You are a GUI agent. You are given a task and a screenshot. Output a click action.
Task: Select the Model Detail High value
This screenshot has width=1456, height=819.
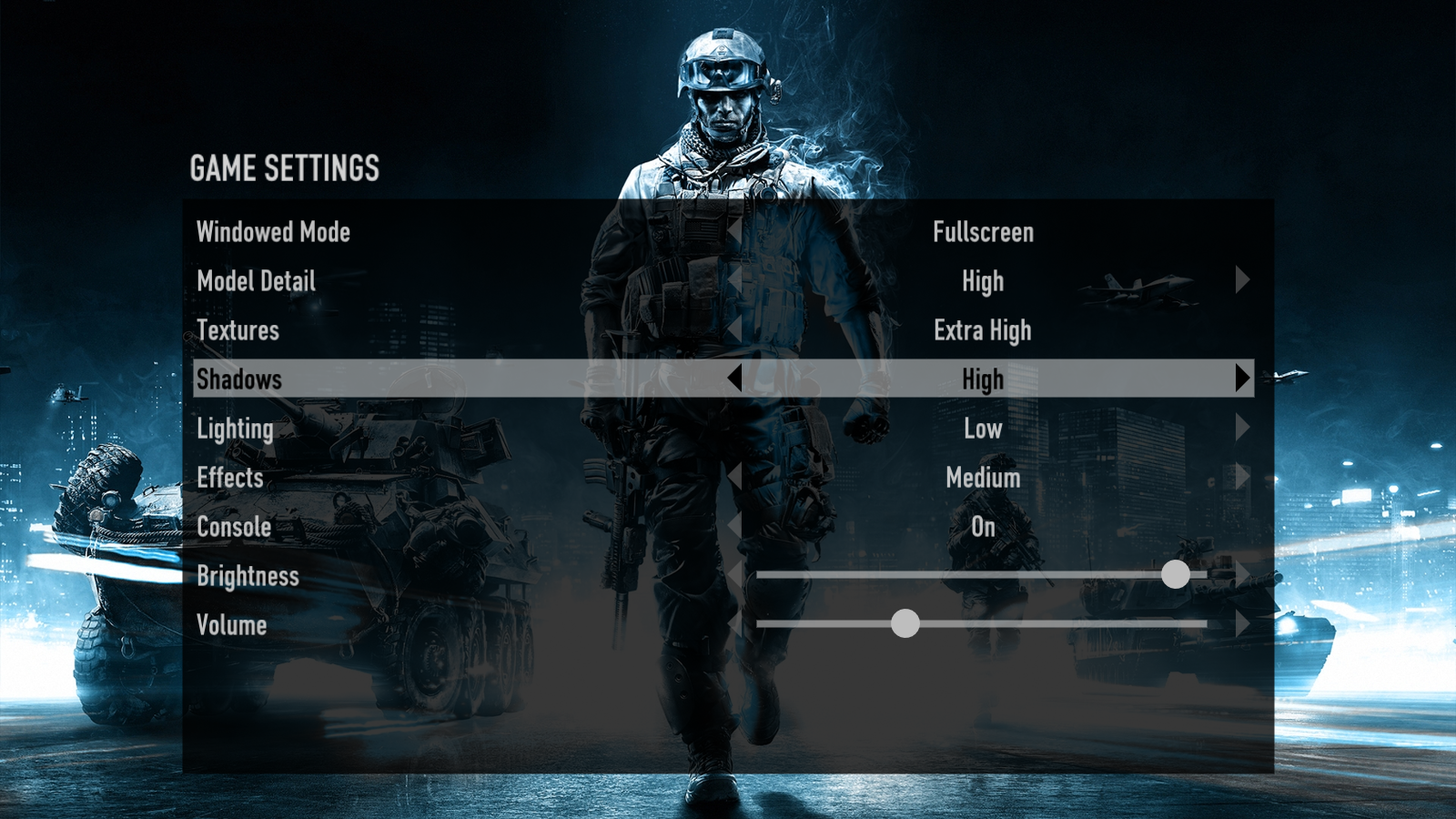982,281
